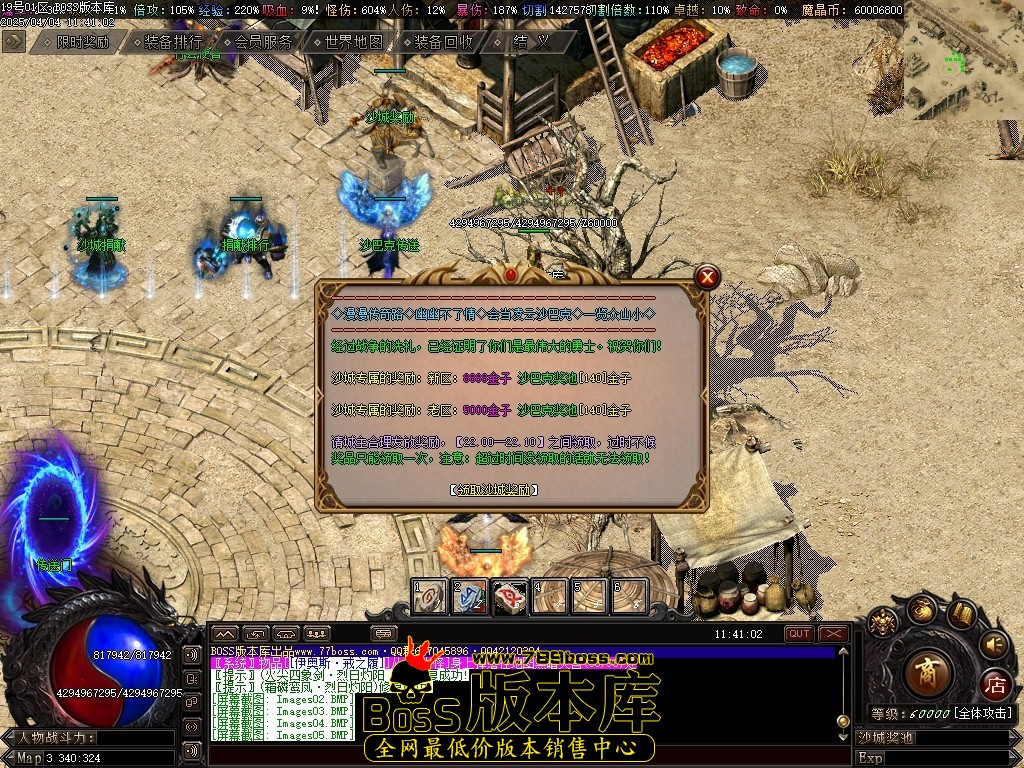Viewport: 1024px width, 768px height.
Task: Open the skill book icon
Action: pos(962,613)
